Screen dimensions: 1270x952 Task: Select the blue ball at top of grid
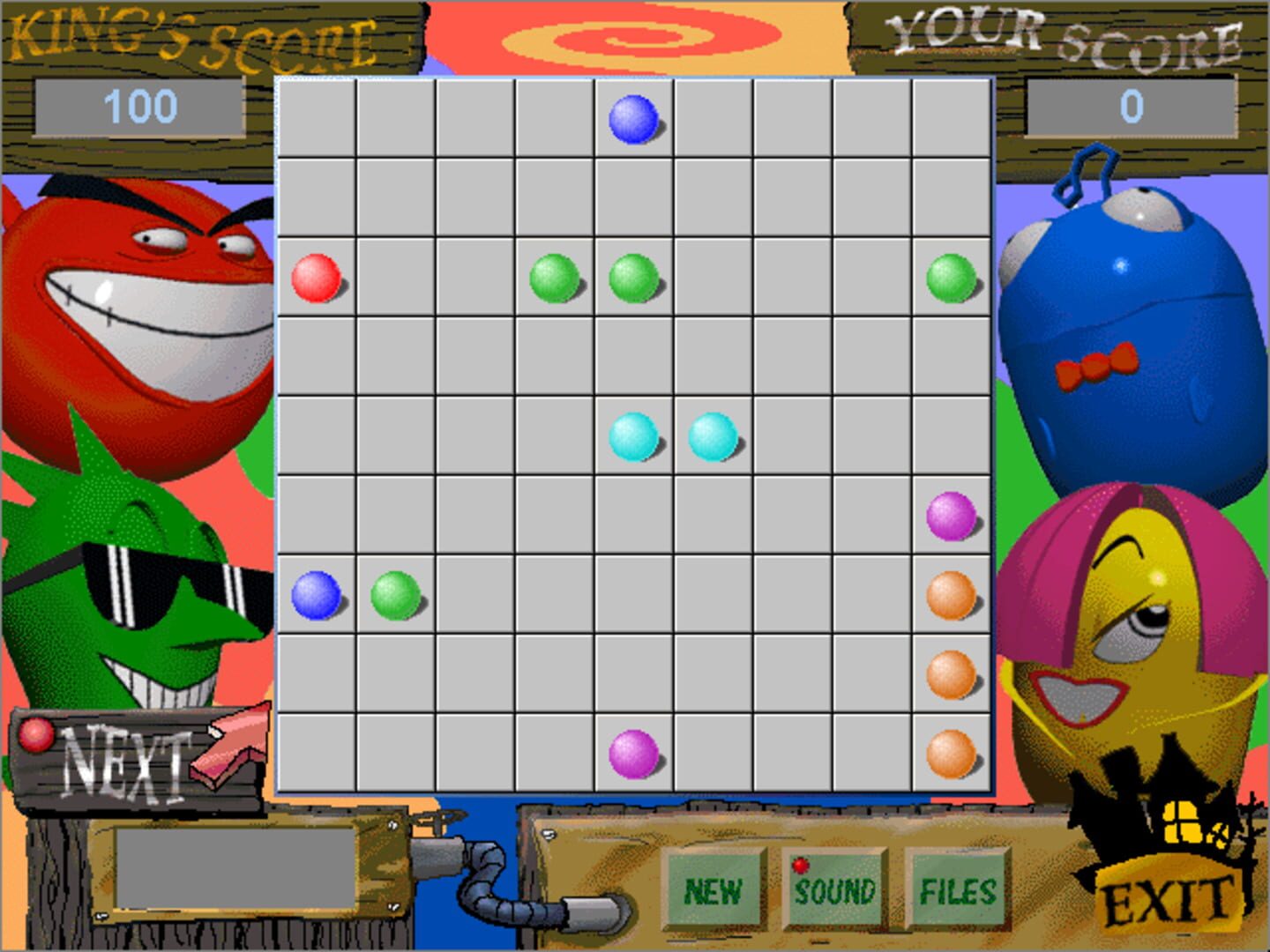click(634, 119)
